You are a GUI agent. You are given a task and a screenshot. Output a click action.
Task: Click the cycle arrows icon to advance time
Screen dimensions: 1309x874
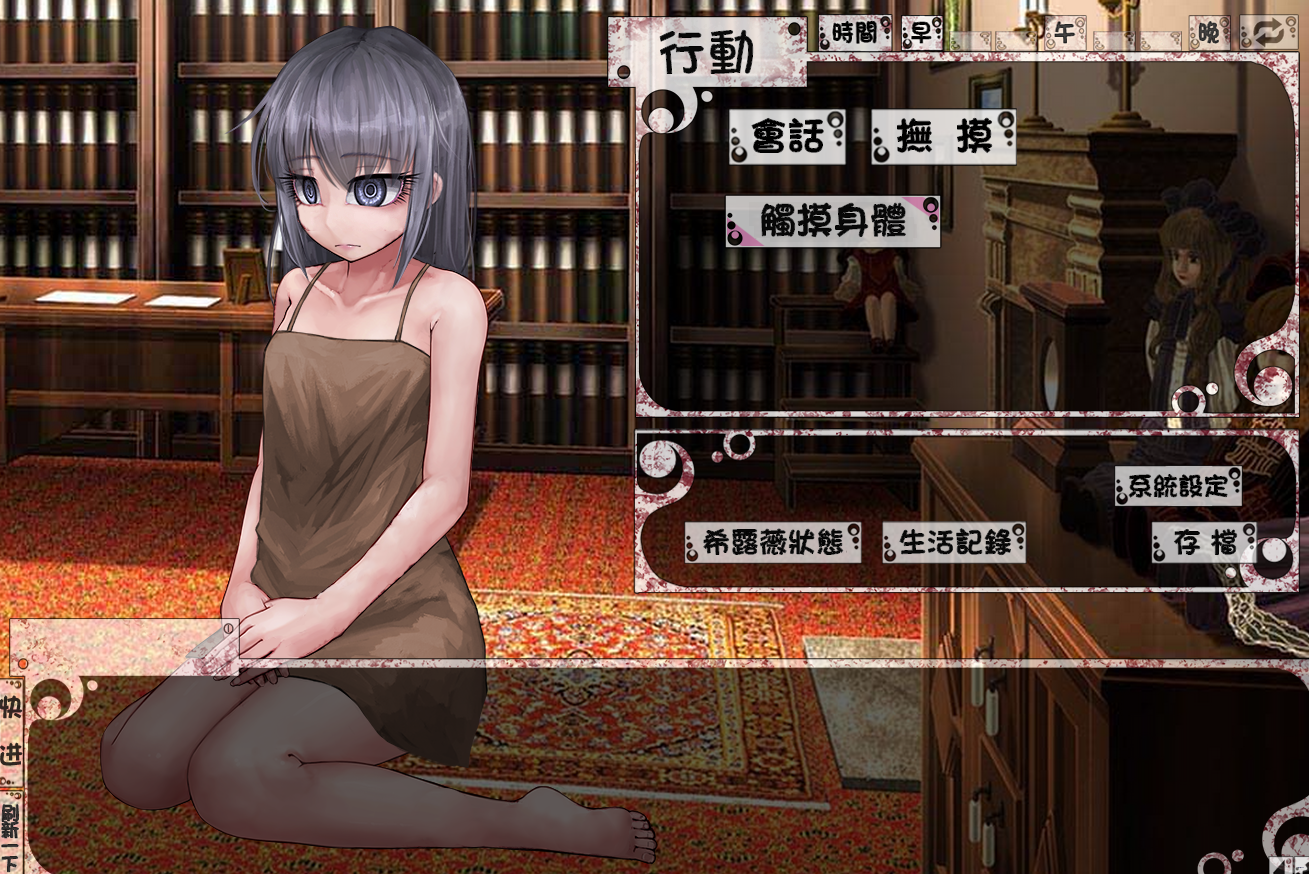[x=1268, y=32]
